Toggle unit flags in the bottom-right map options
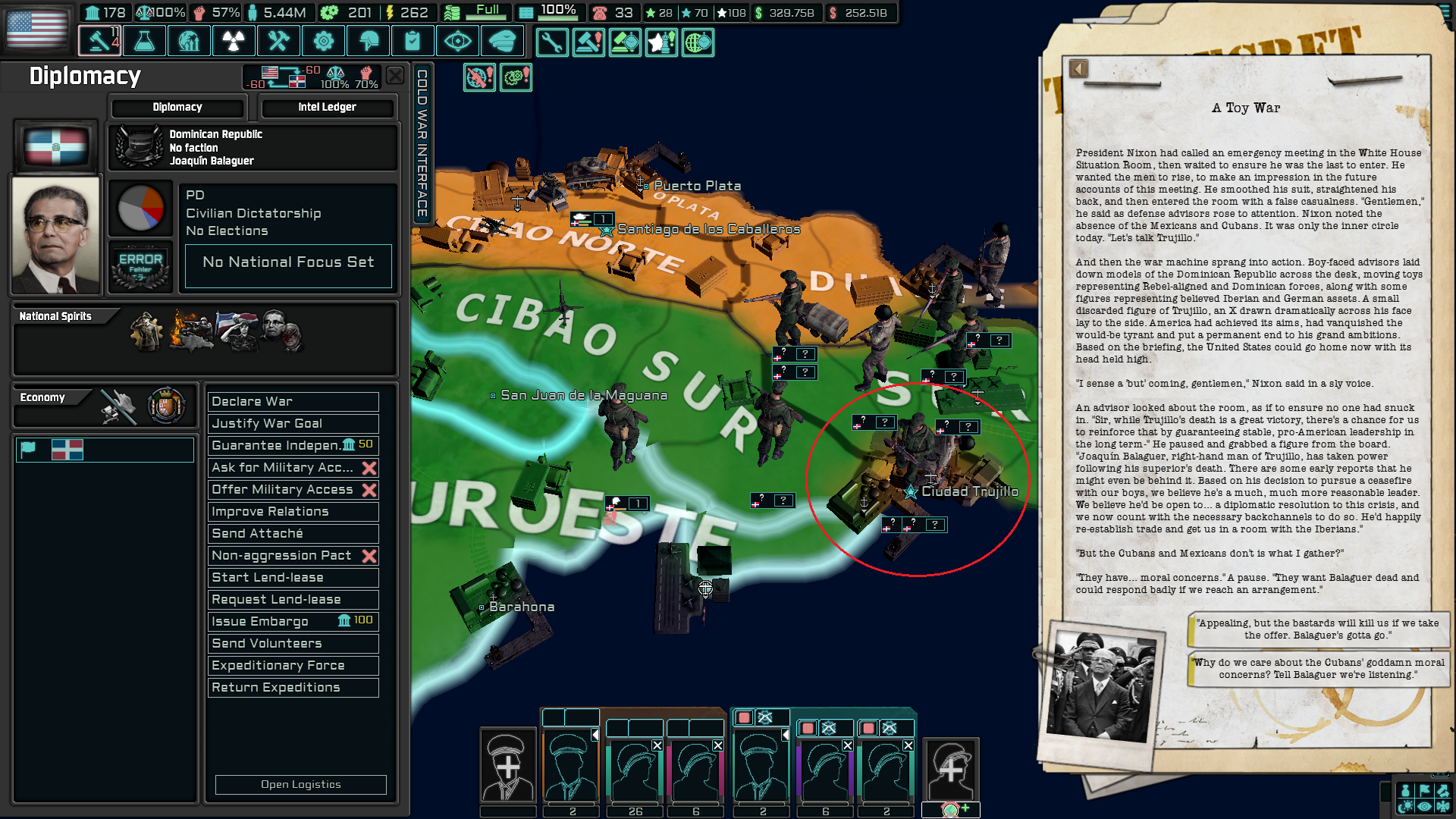The image size is (1456, 819). coord(1424,791)
